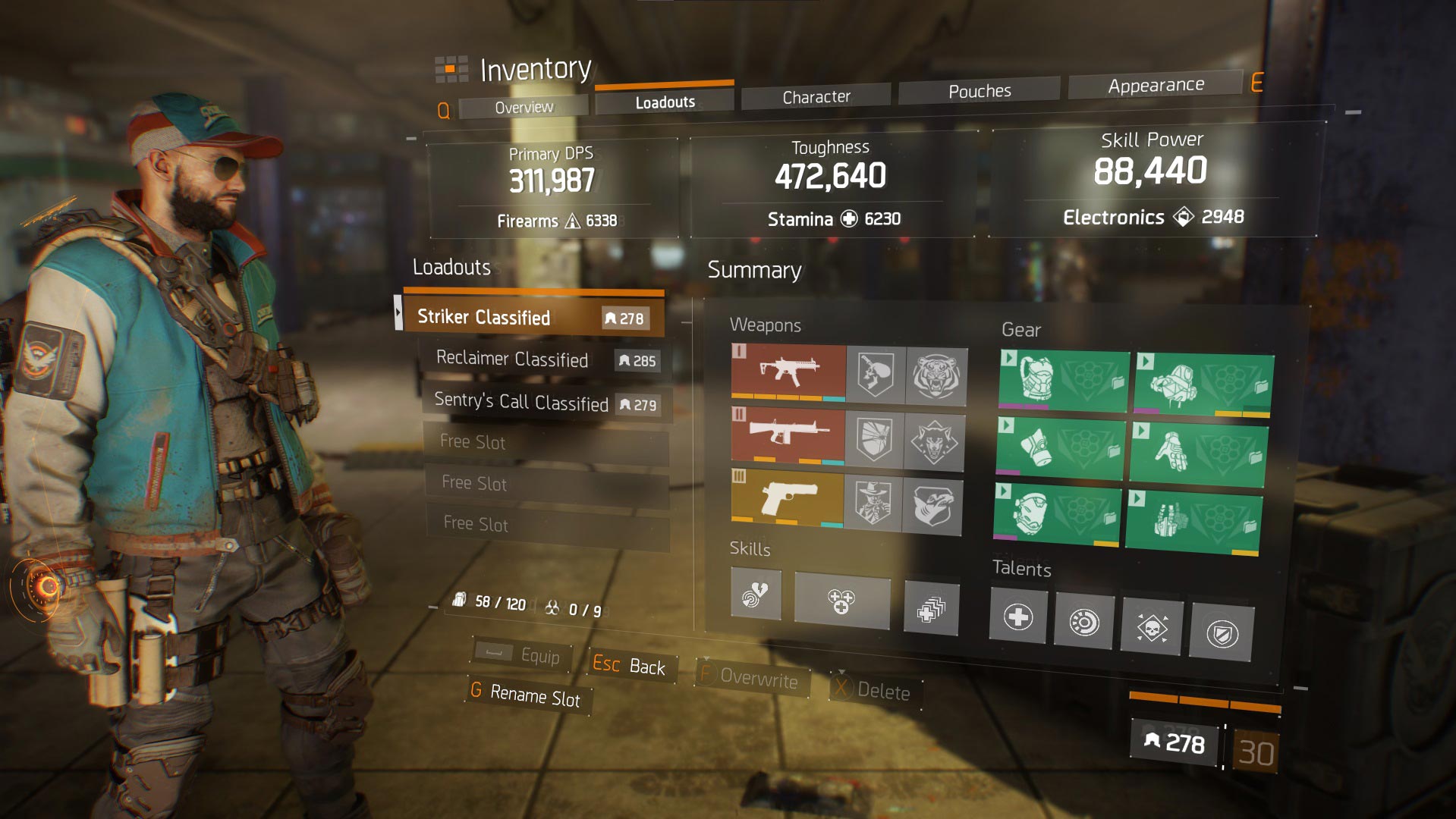The image size is (1456, 819).
Task: Select the primary submachine gun slot
Action: click(x=788, y=372)
